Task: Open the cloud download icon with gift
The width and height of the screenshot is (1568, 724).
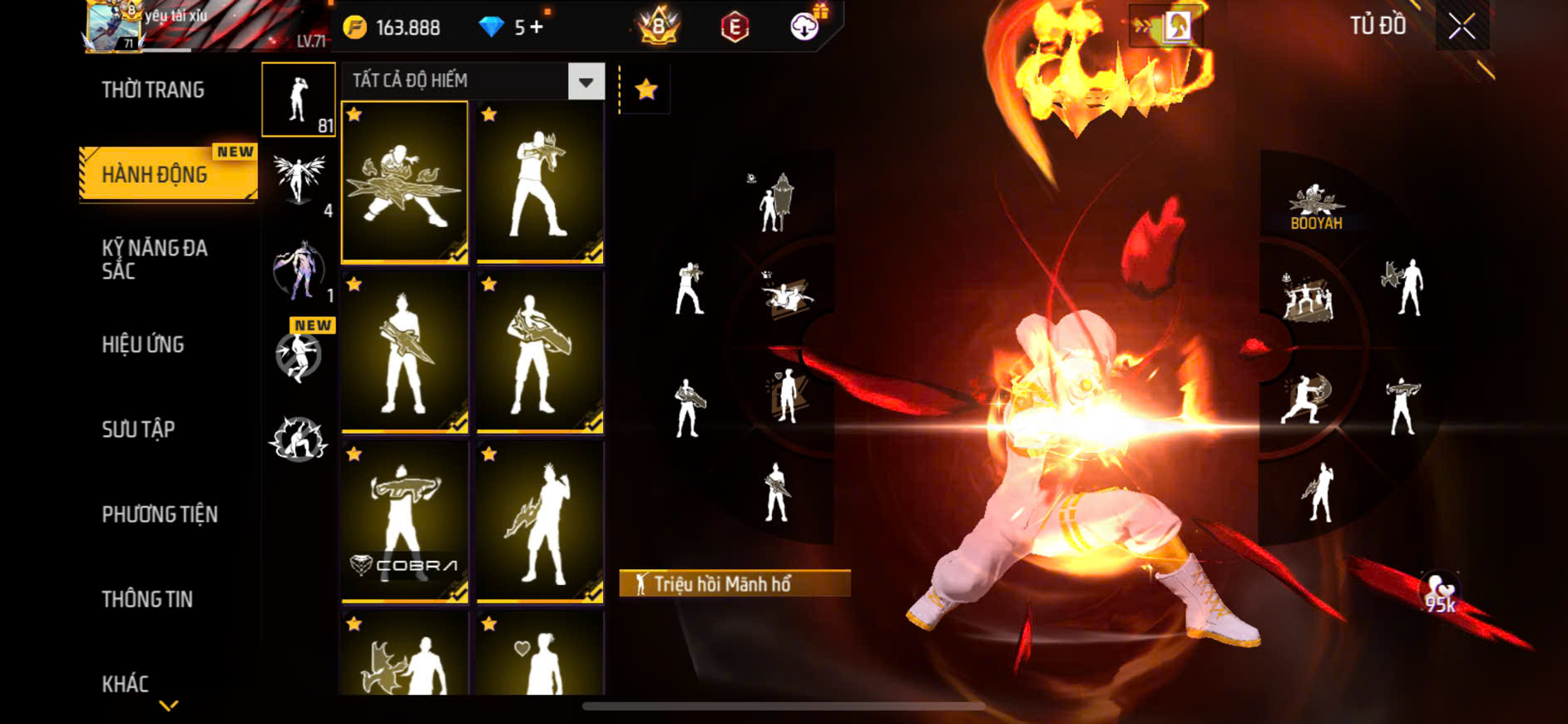Action: pos(805,26)
